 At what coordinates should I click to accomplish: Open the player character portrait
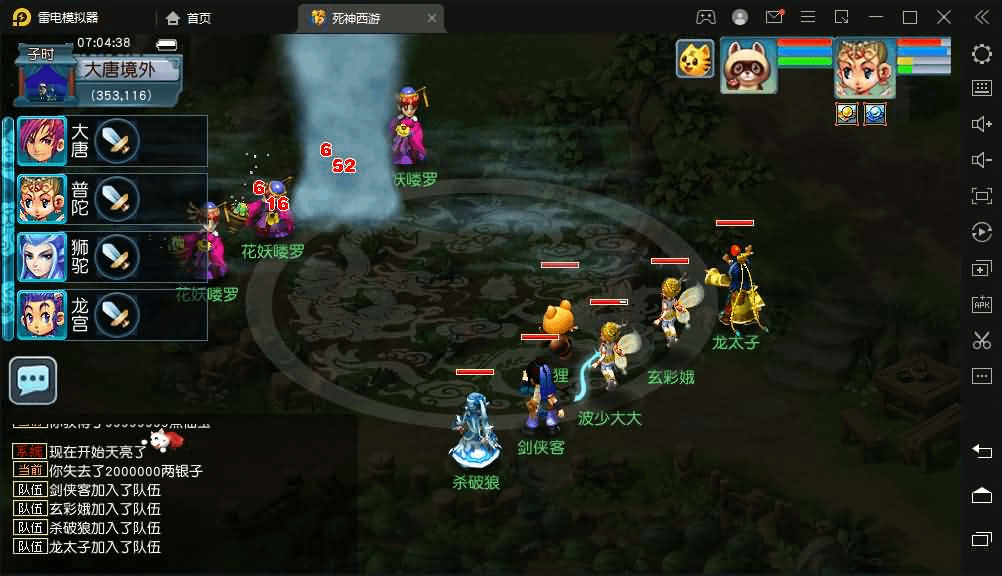click(865, 68)
